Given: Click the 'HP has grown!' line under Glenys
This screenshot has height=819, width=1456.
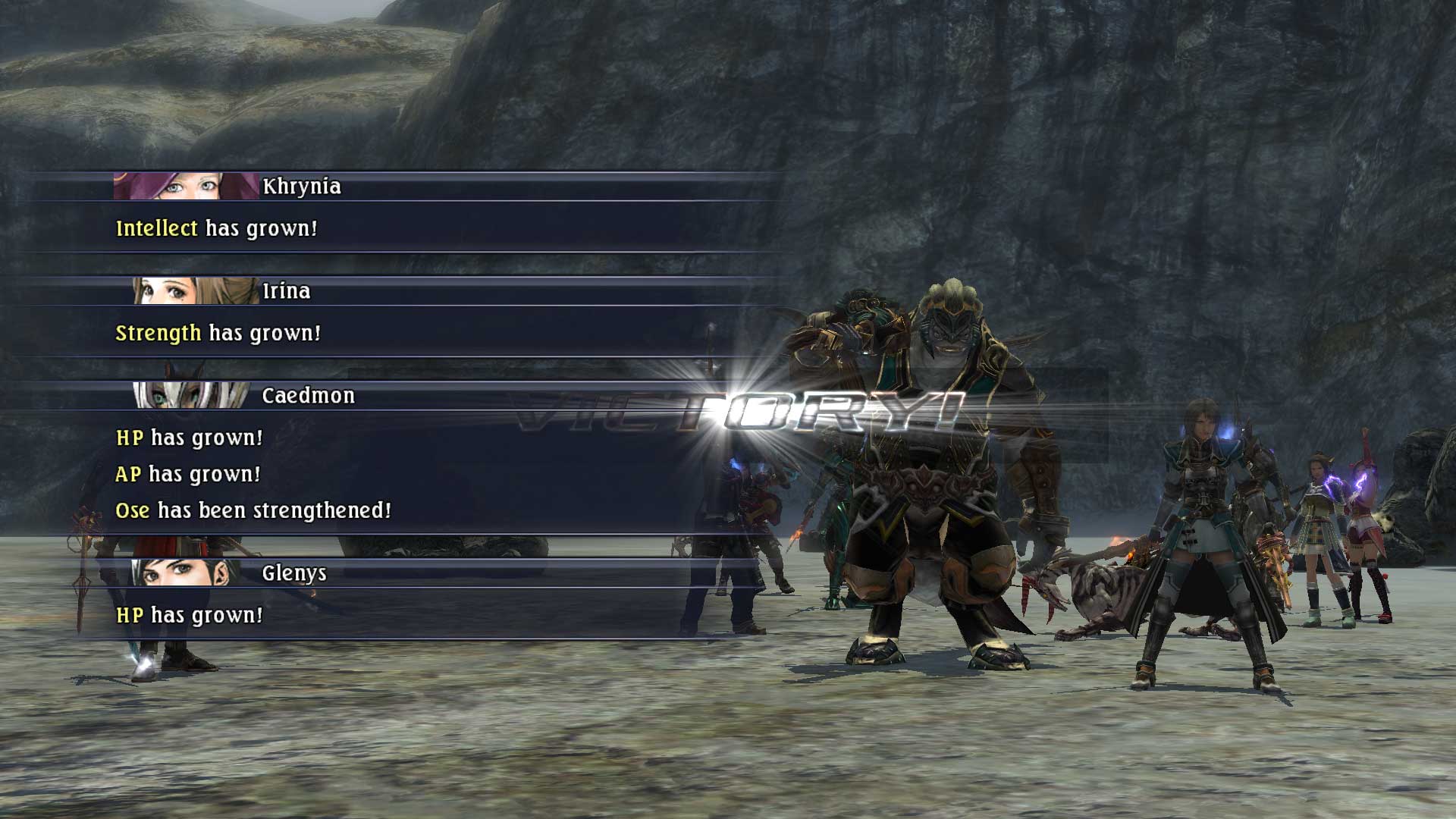Looking at the screenshot, I should pyautogui.click(x=189, y=614).
